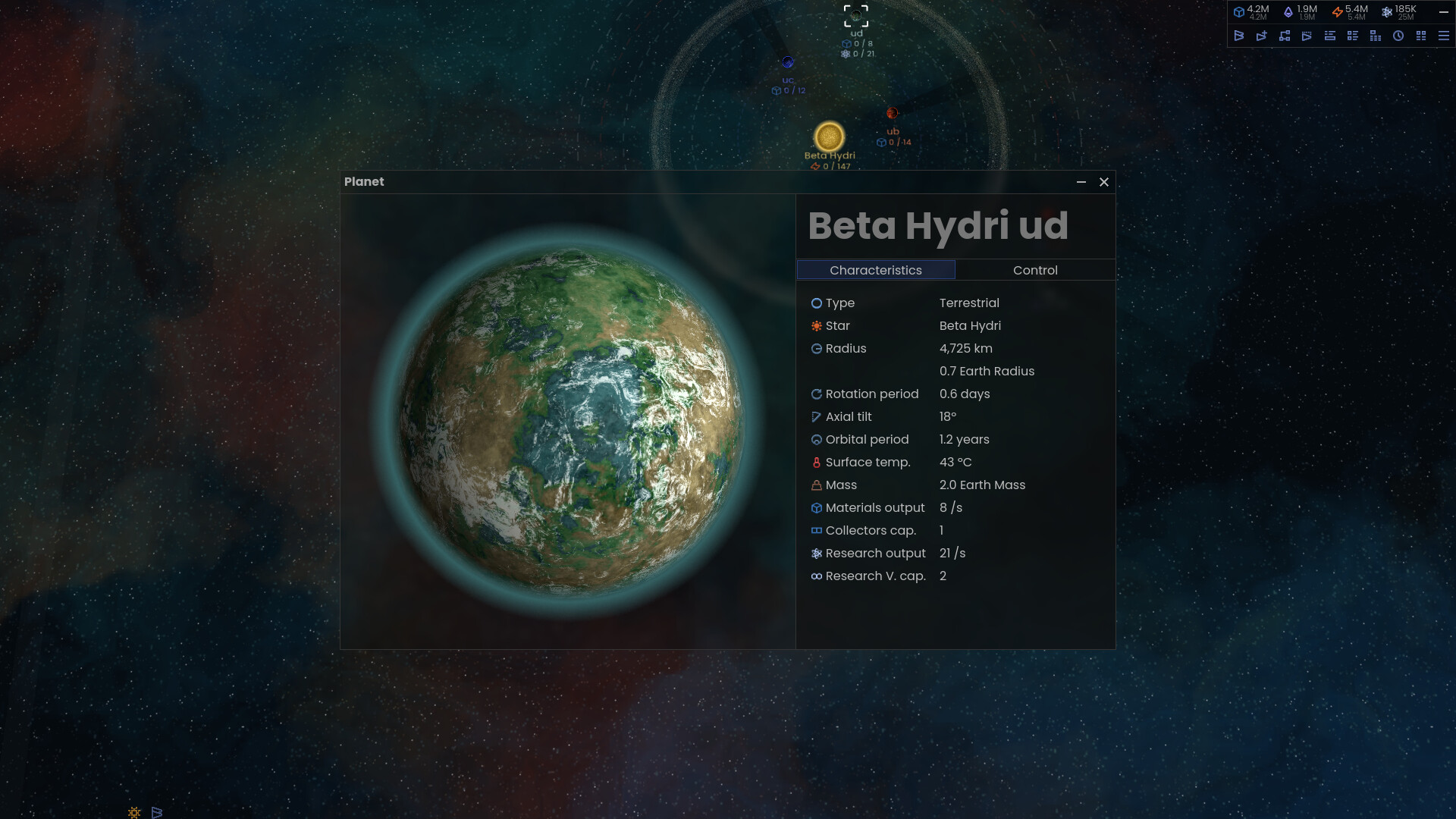Viewport: 1456px width, 819px height.
Task: Minimize the Planet panel
Action: click(x=1081, y=182)
